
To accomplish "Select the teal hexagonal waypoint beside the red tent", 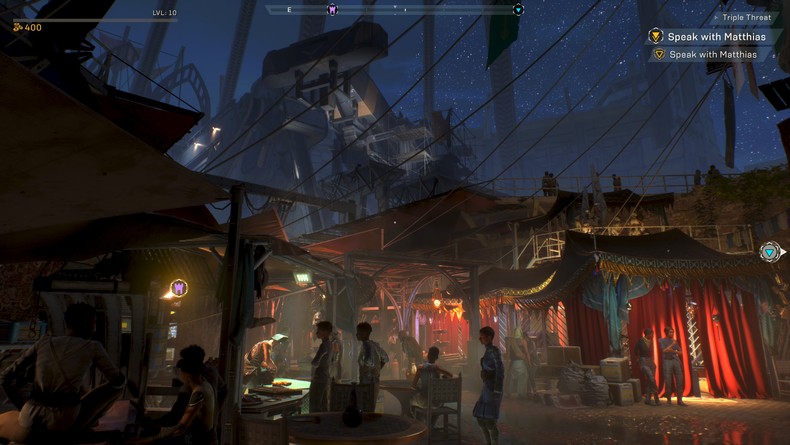I will [x=769, y=252].
